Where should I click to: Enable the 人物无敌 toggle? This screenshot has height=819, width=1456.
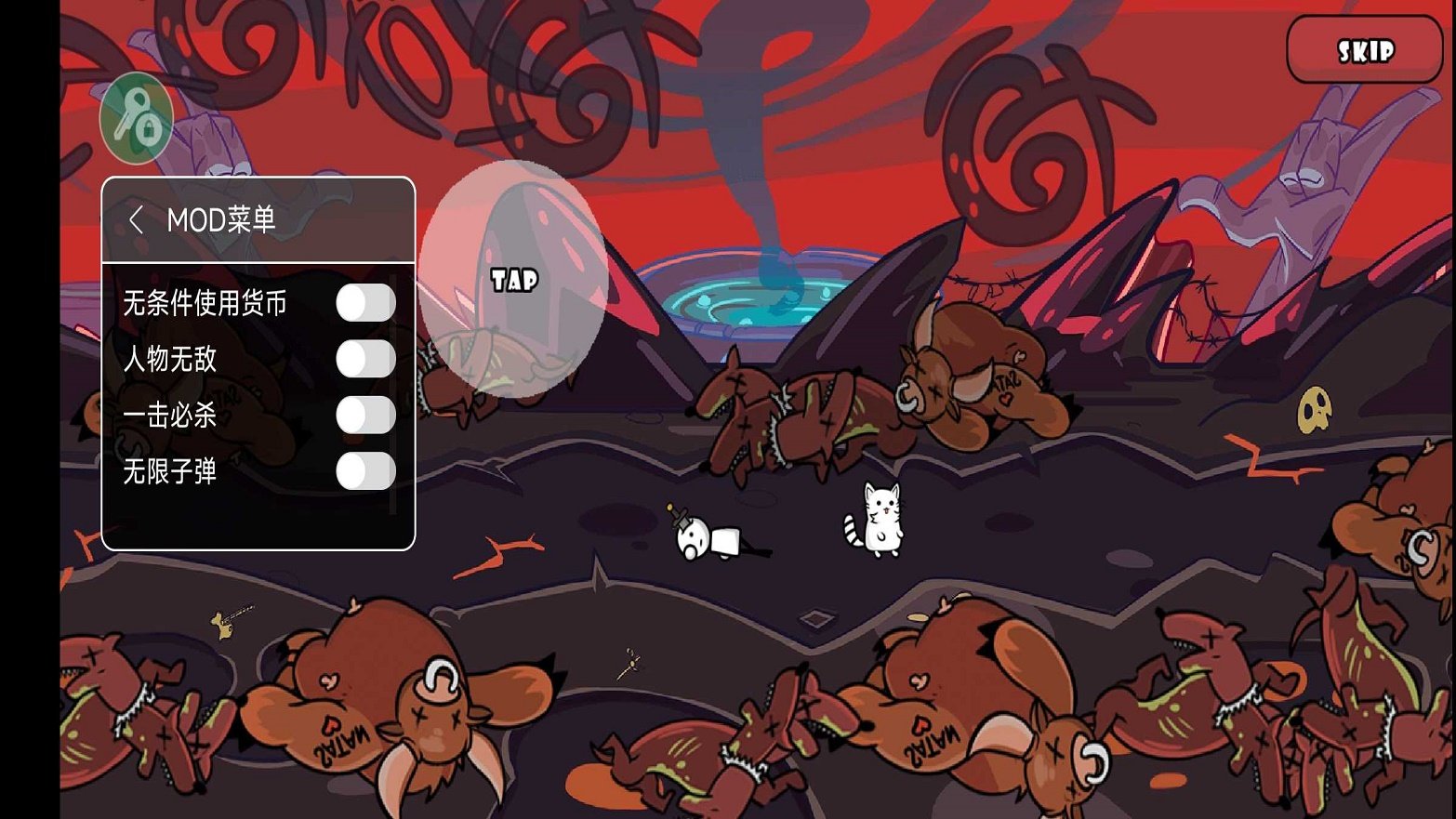365,359
